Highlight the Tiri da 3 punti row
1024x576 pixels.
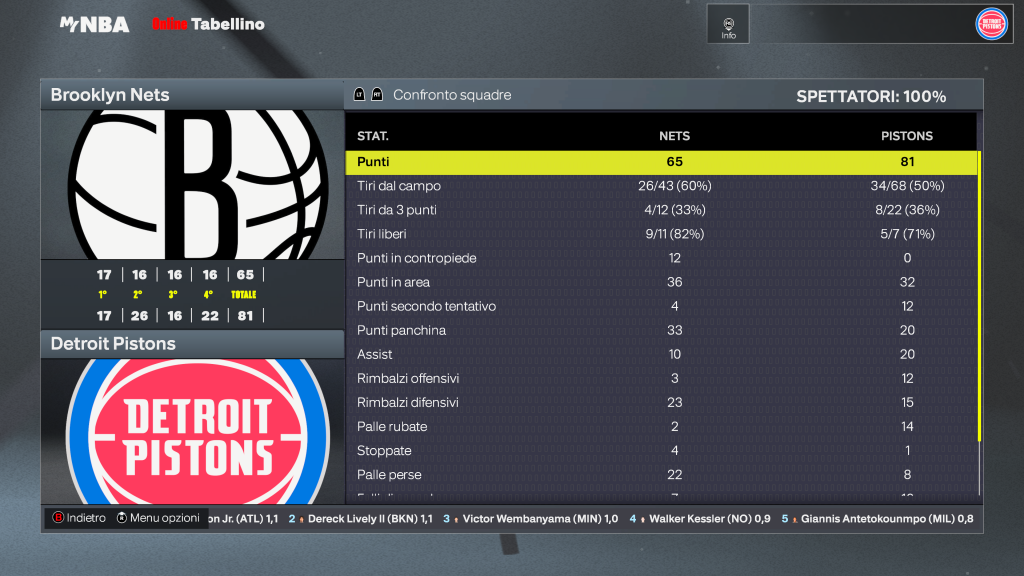coord(661,210)
